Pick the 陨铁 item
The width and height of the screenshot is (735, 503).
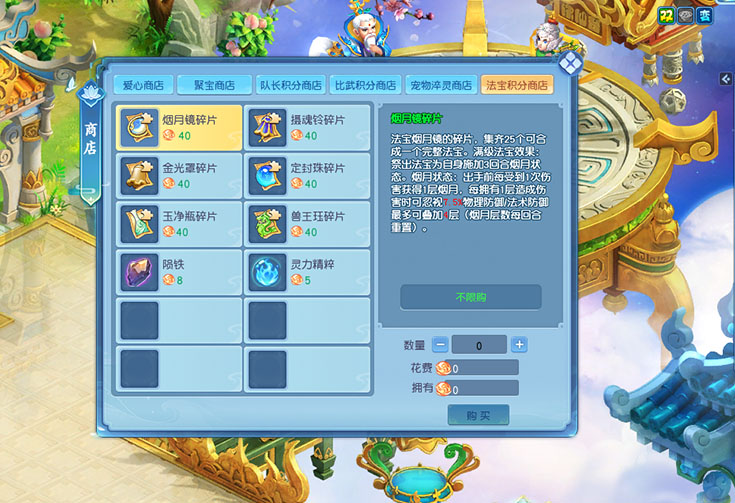[179, 272]
